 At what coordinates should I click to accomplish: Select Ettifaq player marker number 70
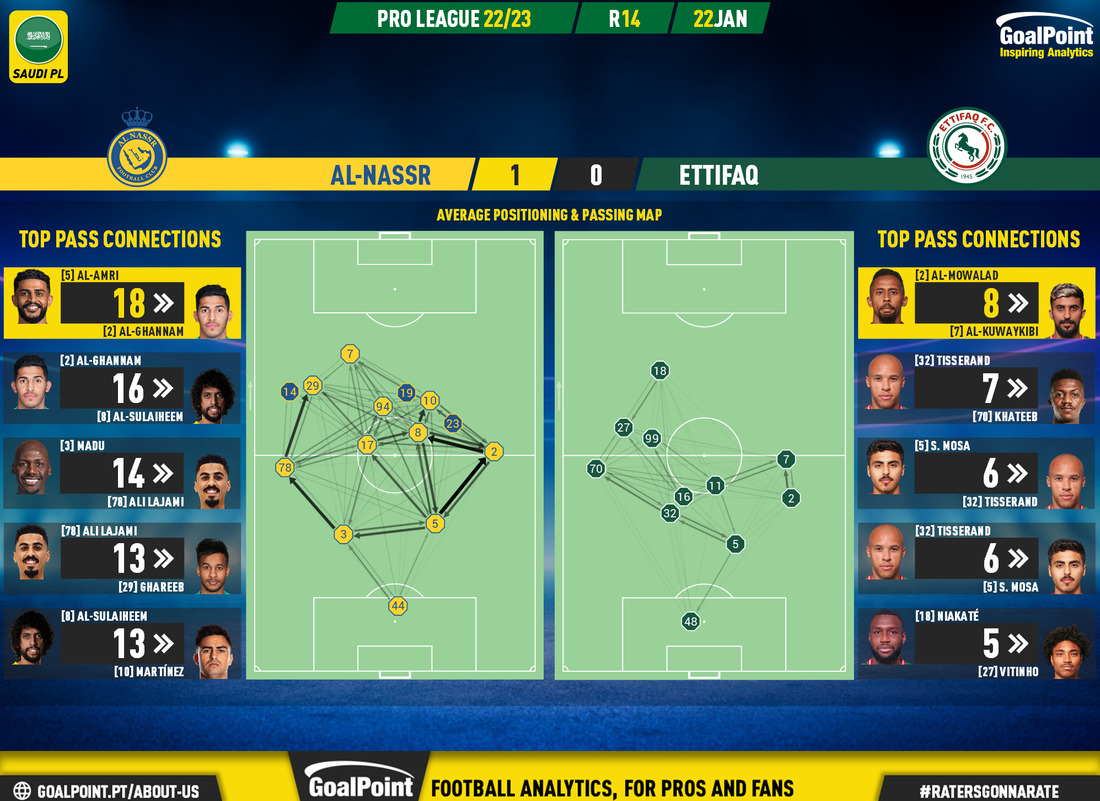click(x=596, y=468)
